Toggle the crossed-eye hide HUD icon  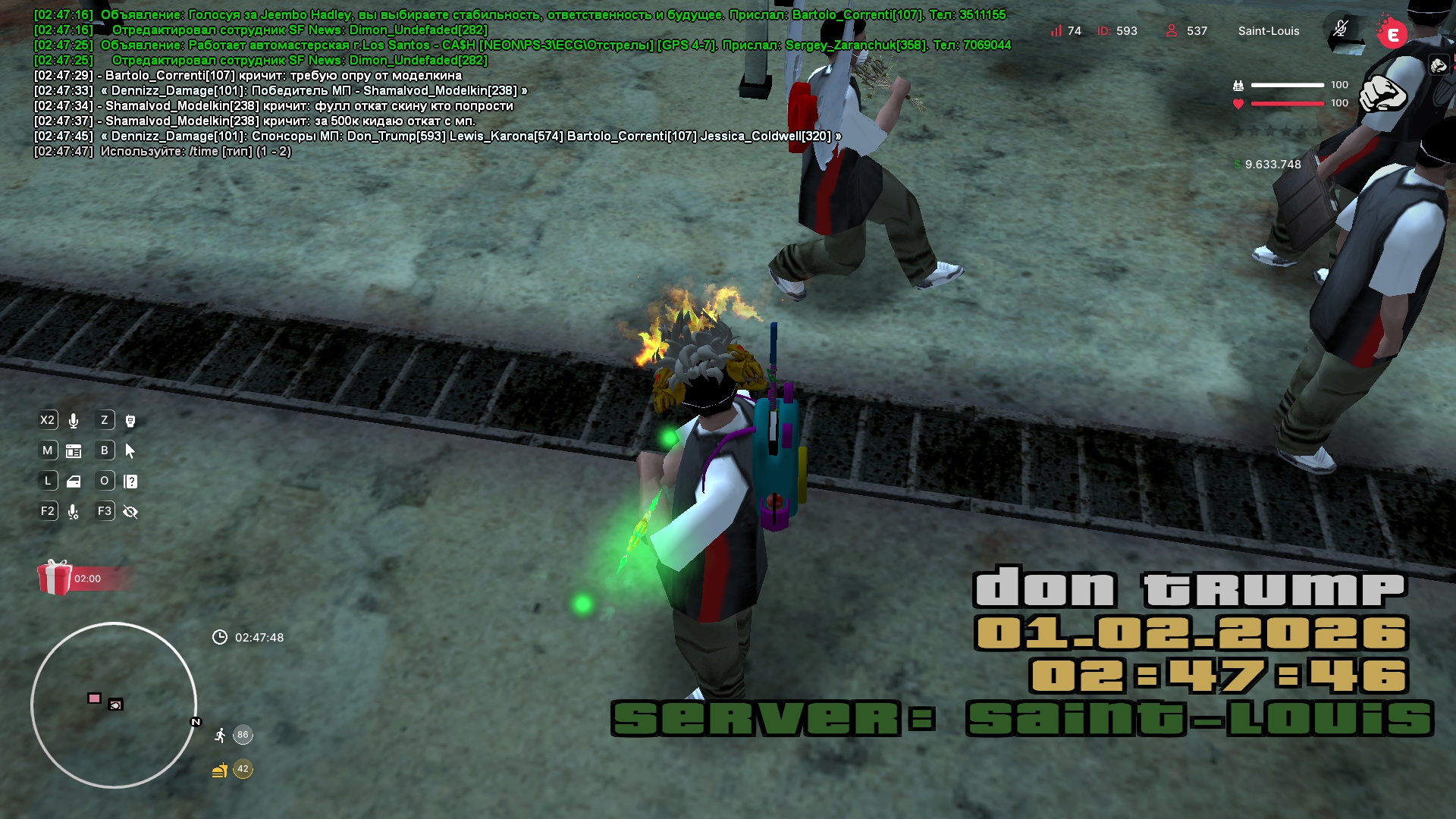click(x=130, y=512)
